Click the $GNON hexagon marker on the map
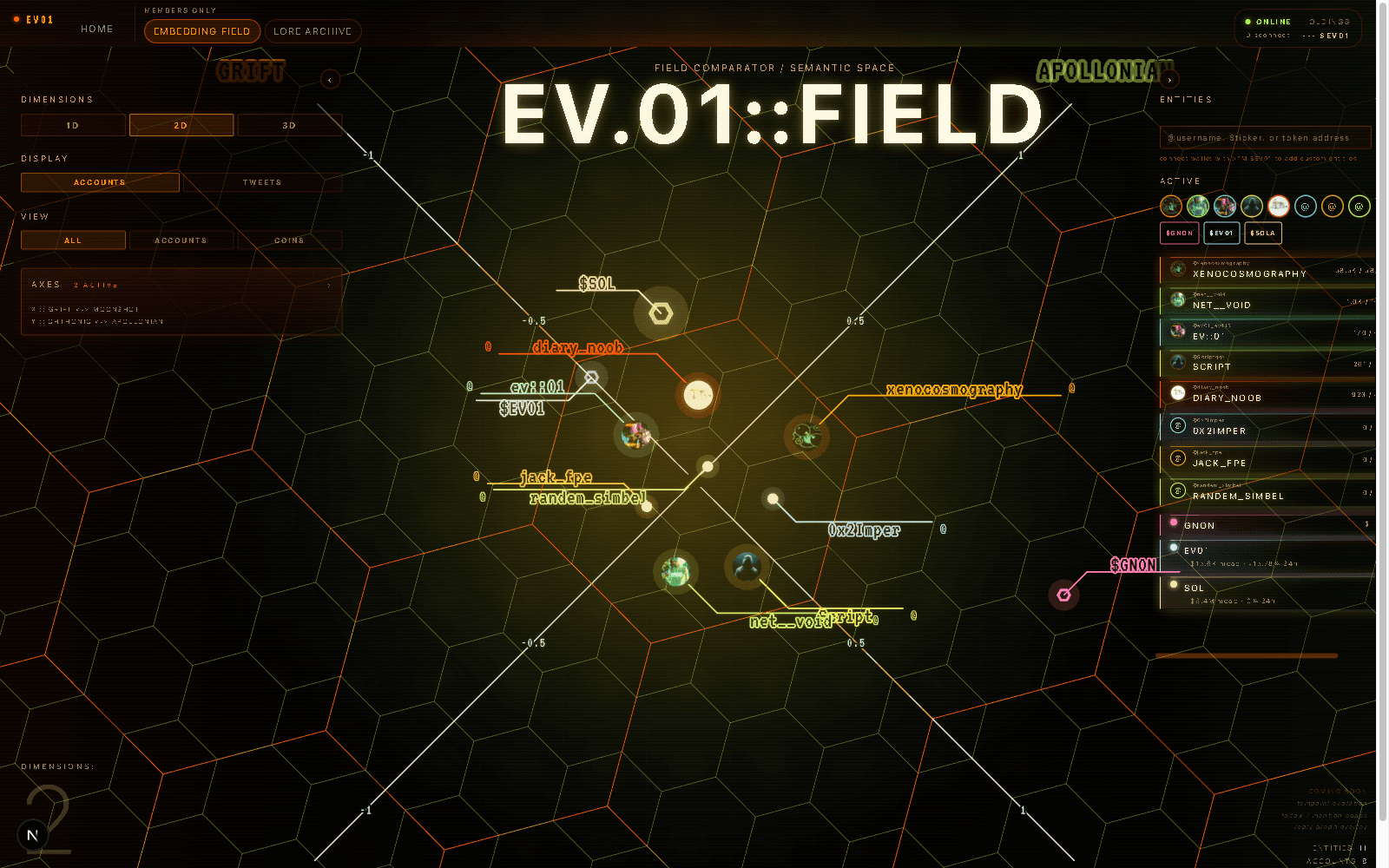The image size is (1389, 868). (x=1063, y=595)
